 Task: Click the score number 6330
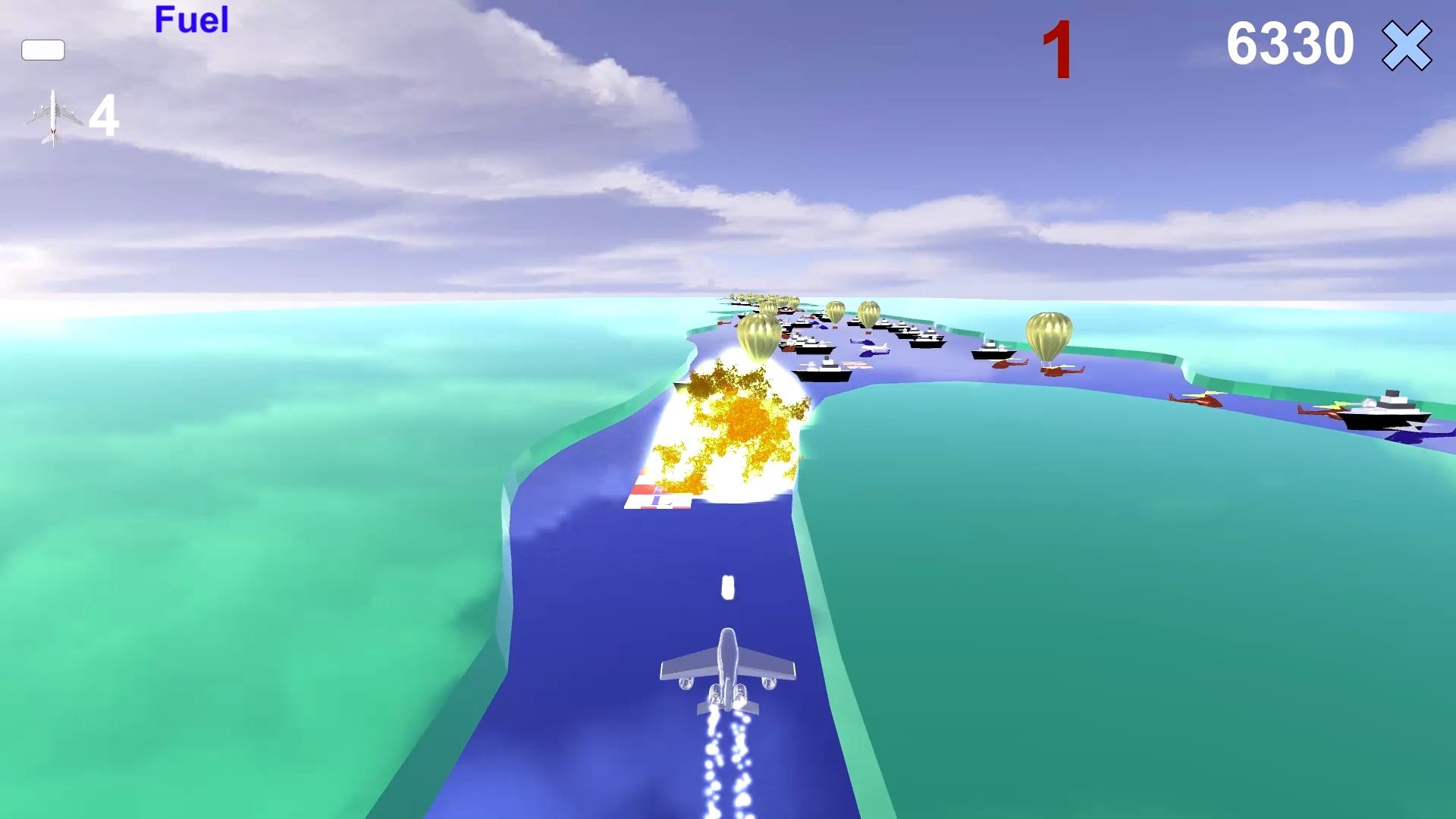1289,43
